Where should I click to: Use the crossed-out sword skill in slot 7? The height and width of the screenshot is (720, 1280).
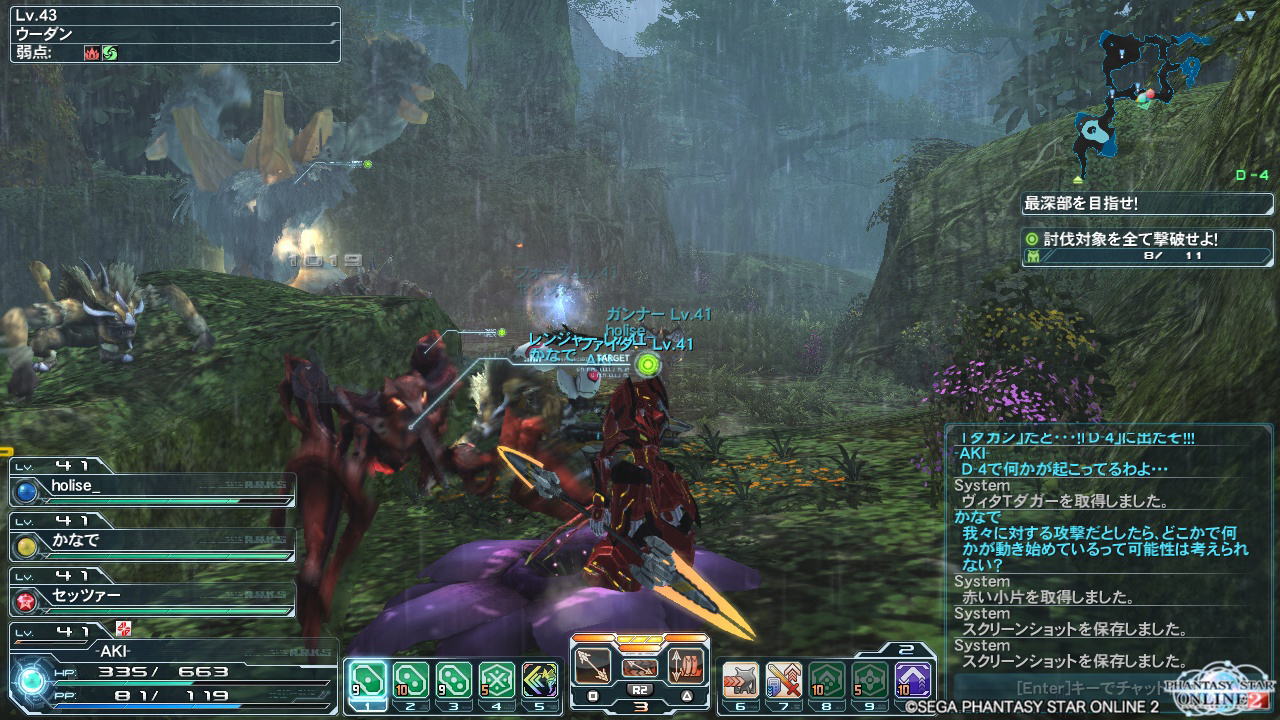coord(783,679)
